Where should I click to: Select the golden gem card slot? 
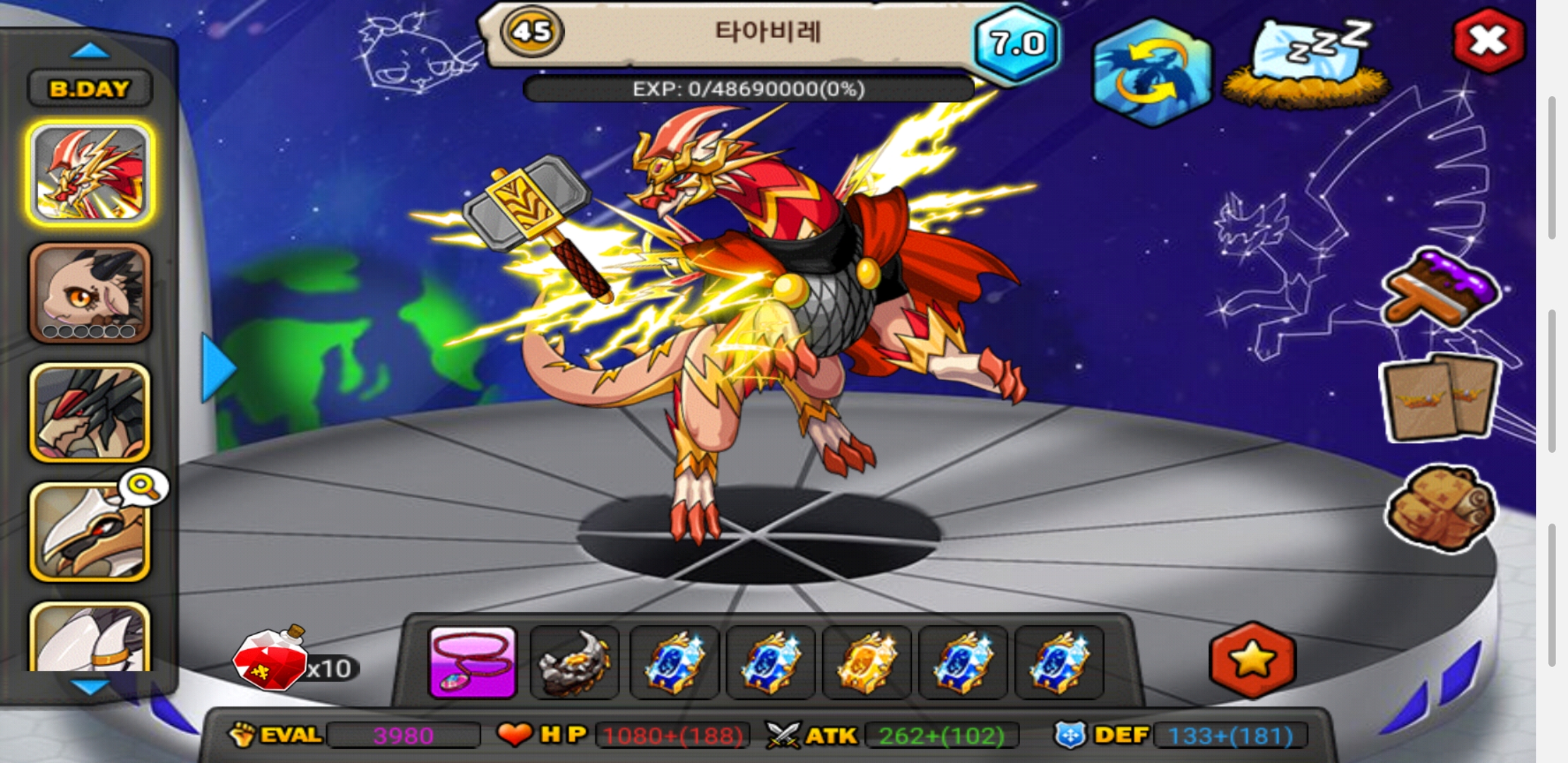click(867, 662)
